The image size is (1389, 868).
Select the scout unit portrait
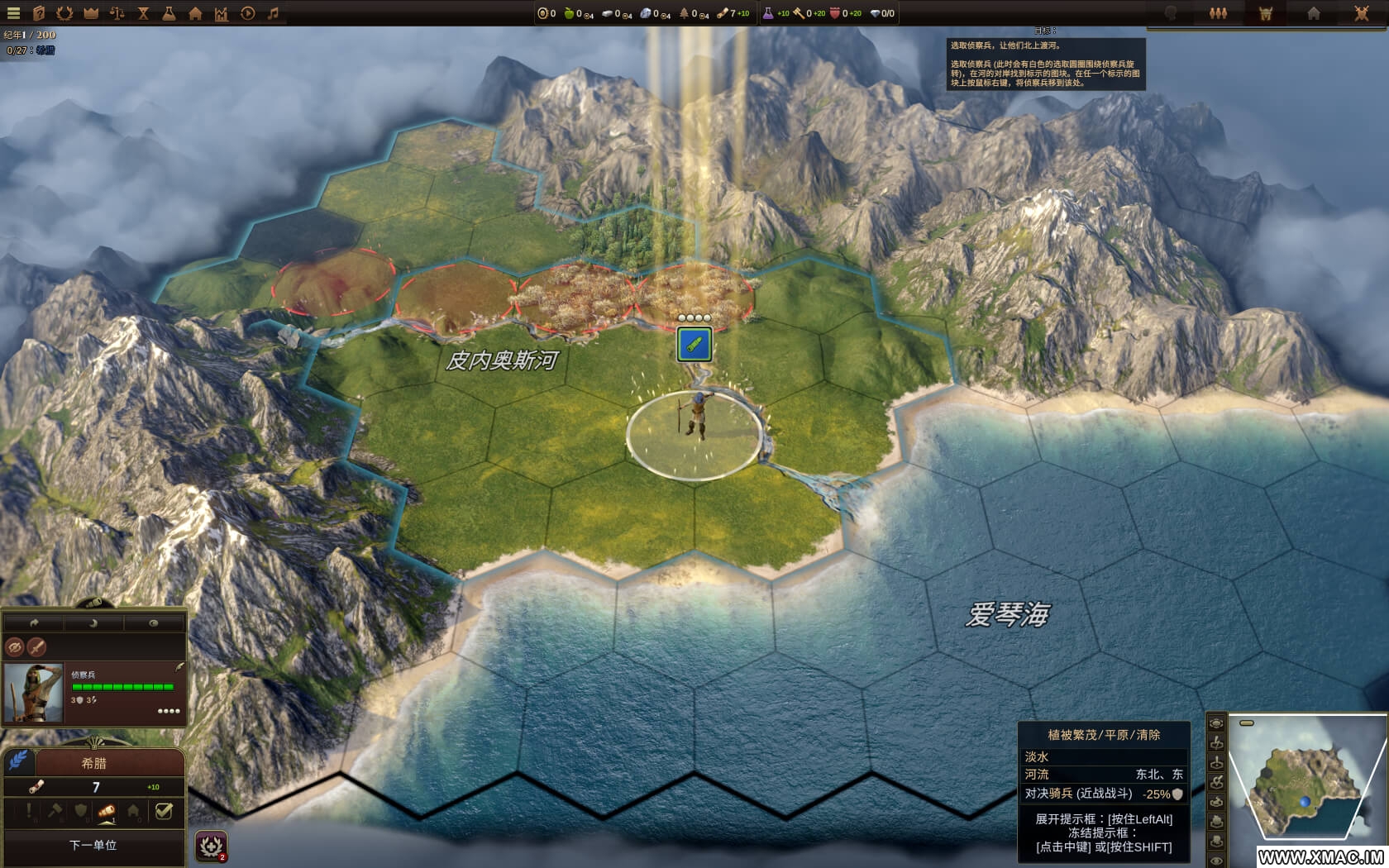point(33,693)
